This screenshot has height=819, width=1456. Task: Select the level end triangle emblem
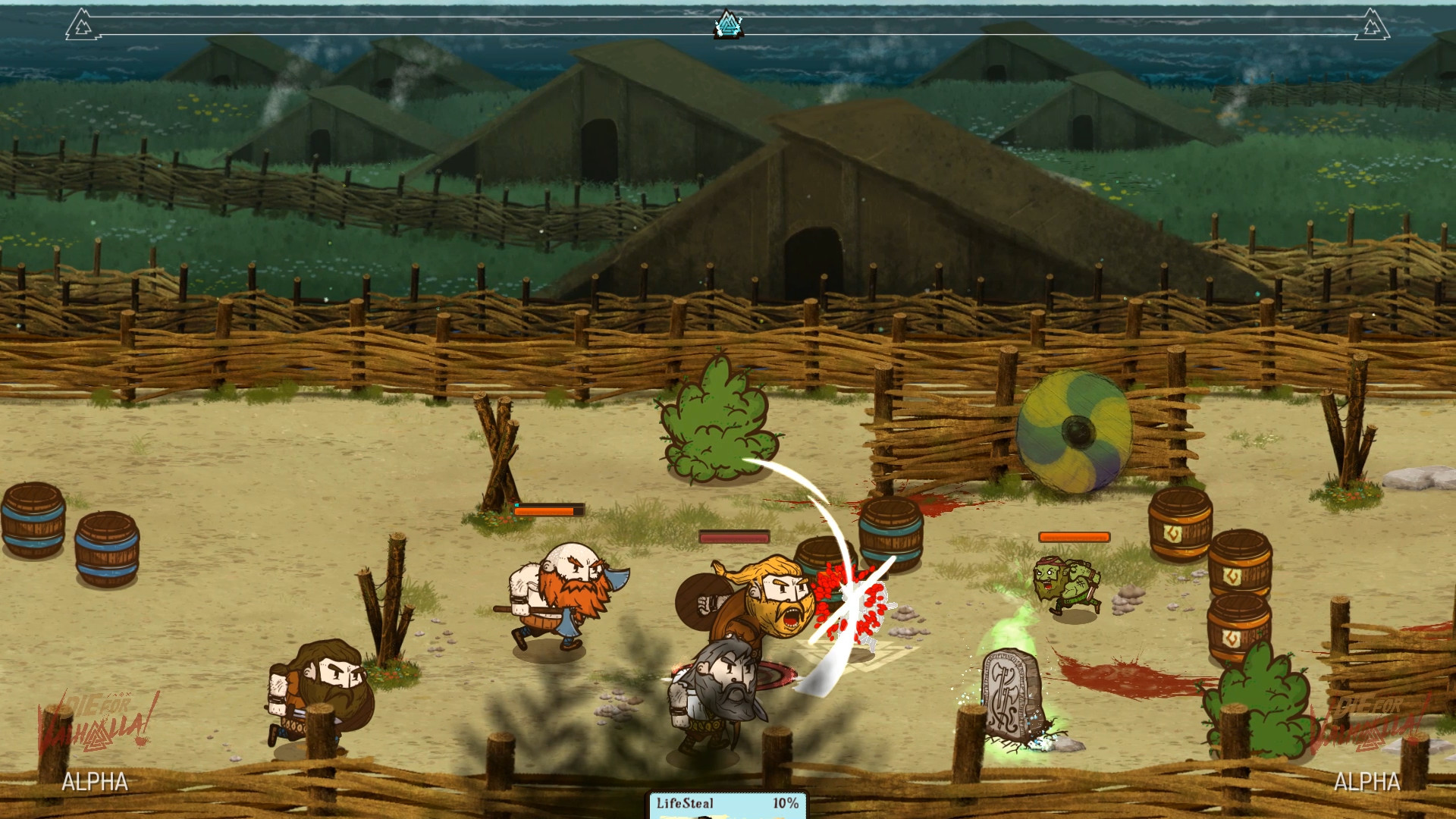1372,25
